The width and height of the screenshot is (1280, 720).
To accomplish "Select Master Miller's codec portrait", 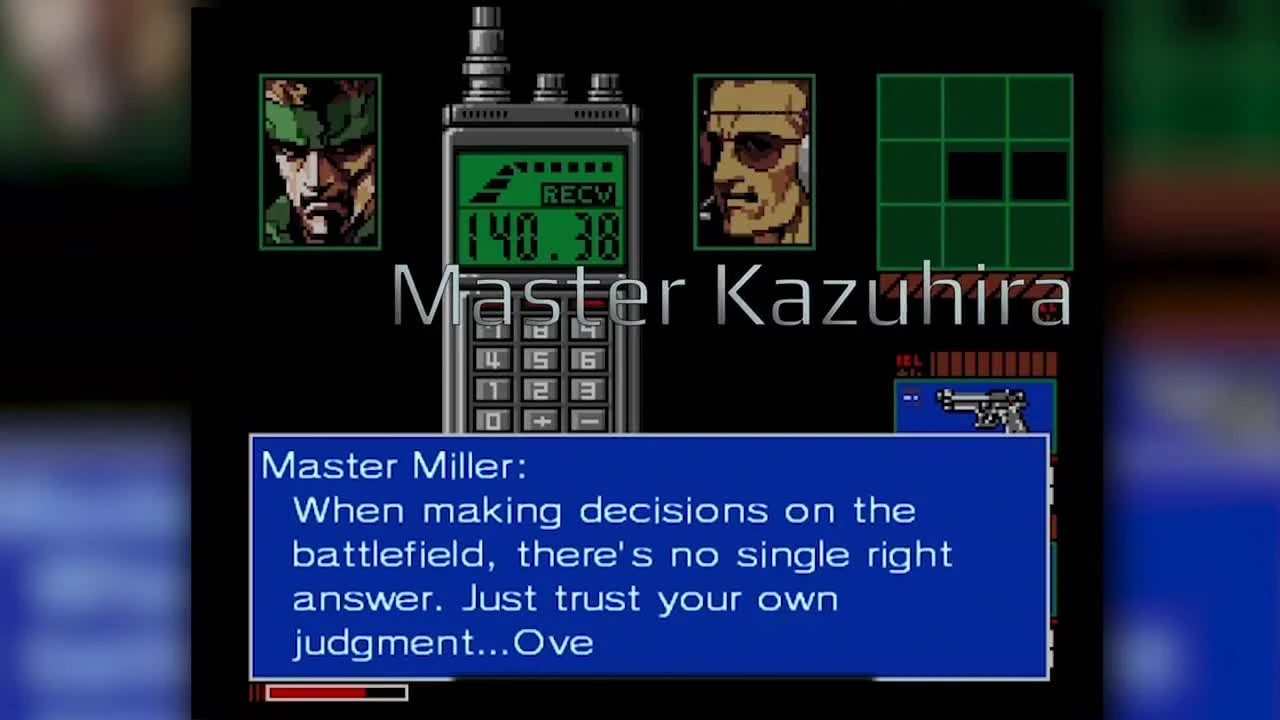I will click(755, 162).
